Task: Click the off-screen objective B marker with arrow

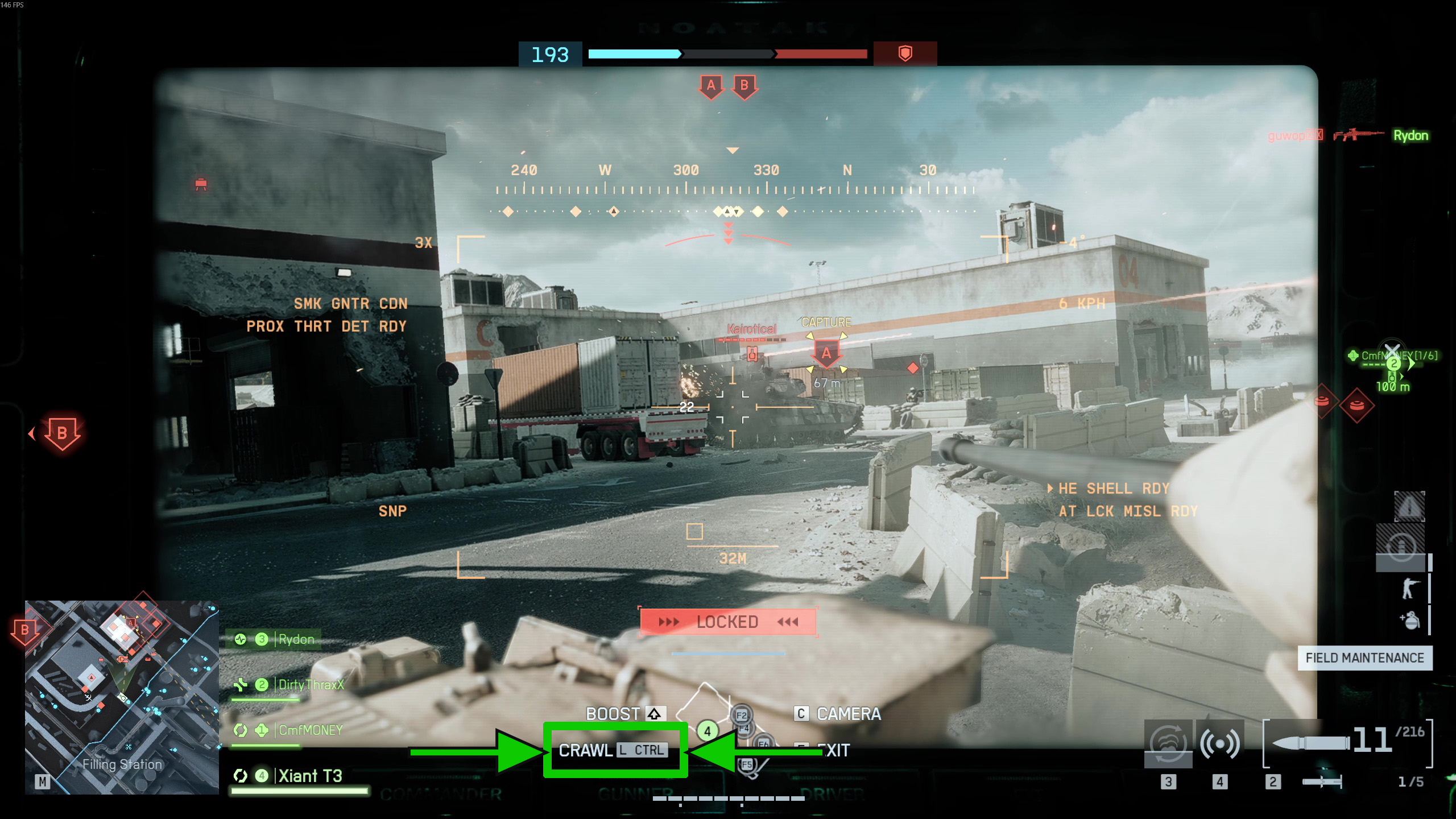Action: pos(61,433)
